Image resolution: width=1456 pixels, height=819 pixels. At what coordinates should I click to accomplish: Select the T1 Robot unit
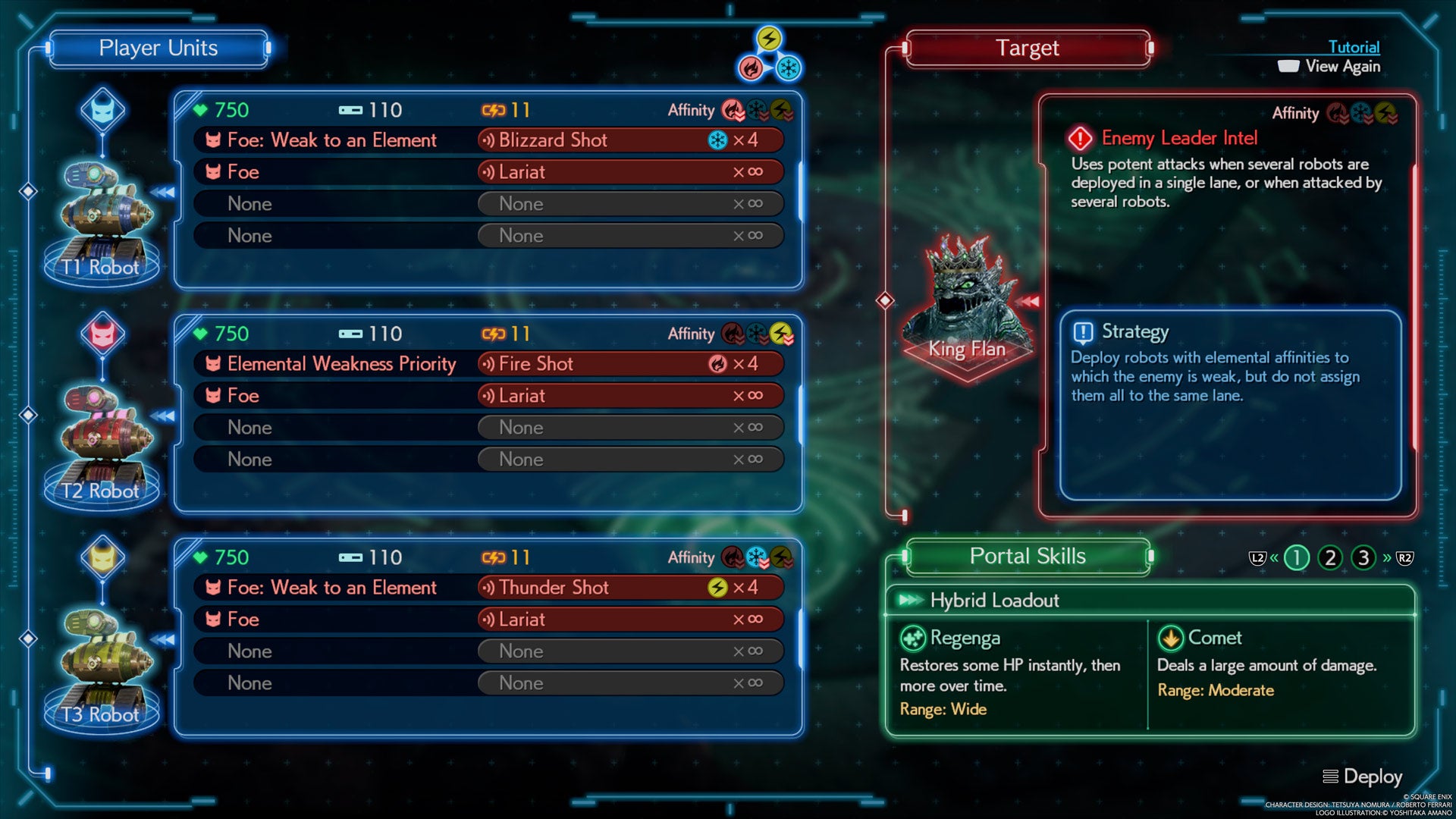(x=102, y=221)
